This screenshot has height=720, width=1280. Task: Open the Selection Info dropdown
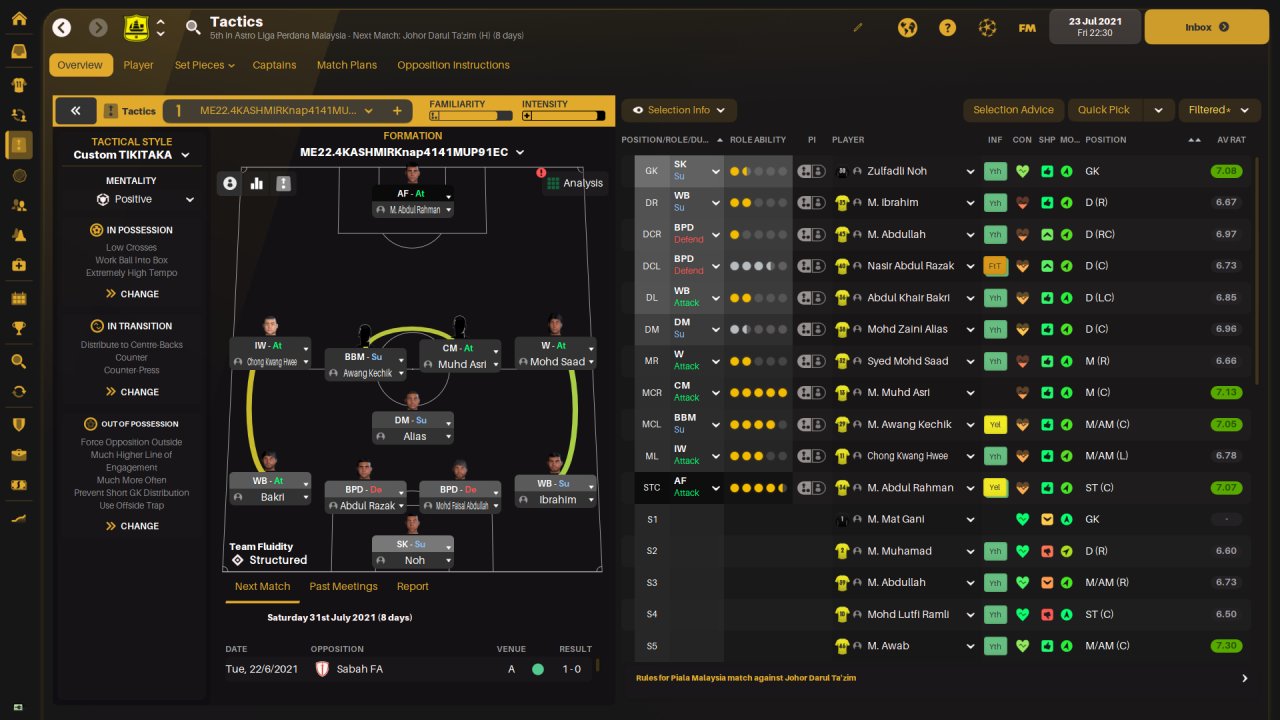[x=679, y=110]
